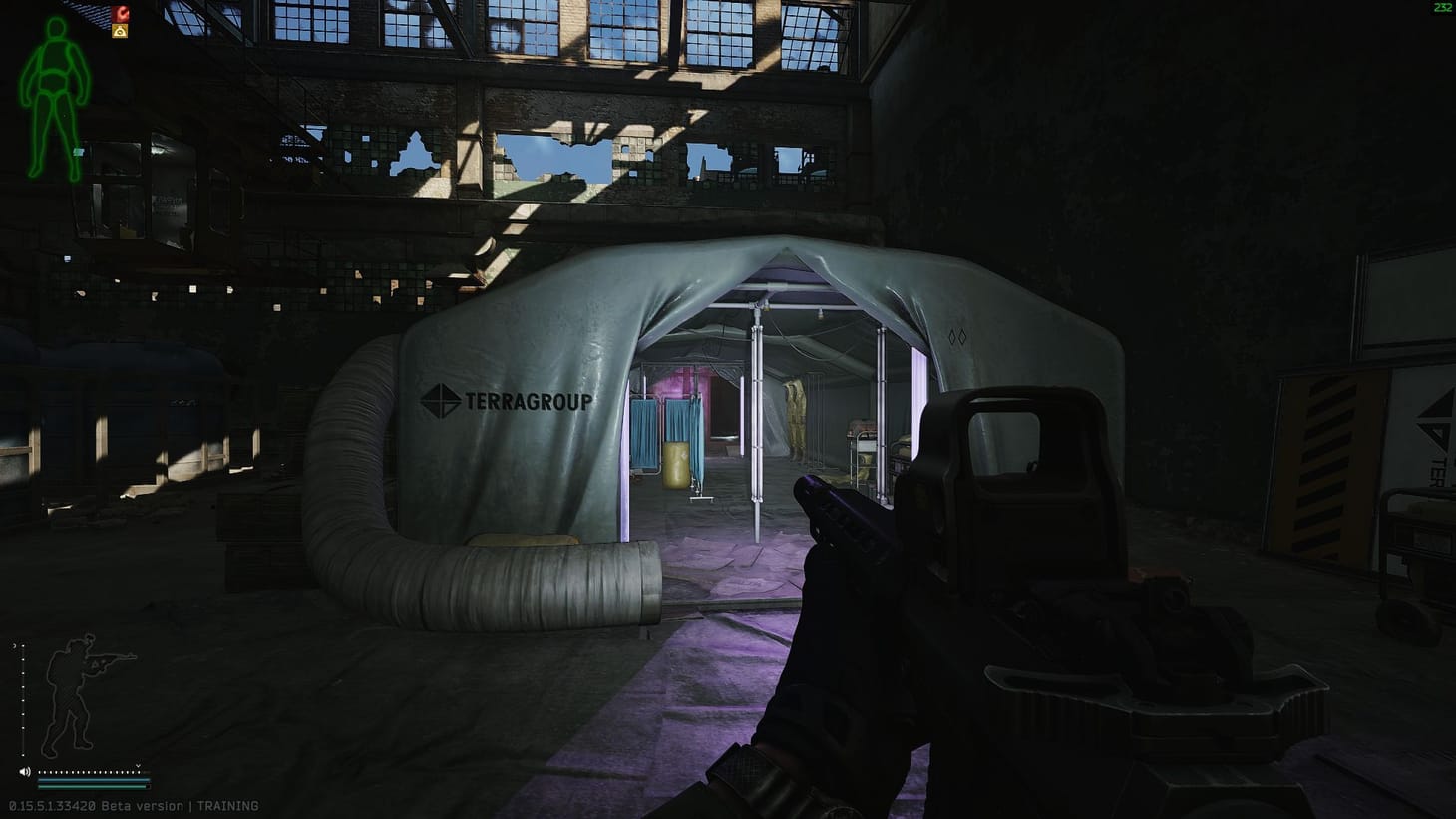1456x819 pixels.
Task: Click the chevron atop the stance height scale
Action: [15, 646]
